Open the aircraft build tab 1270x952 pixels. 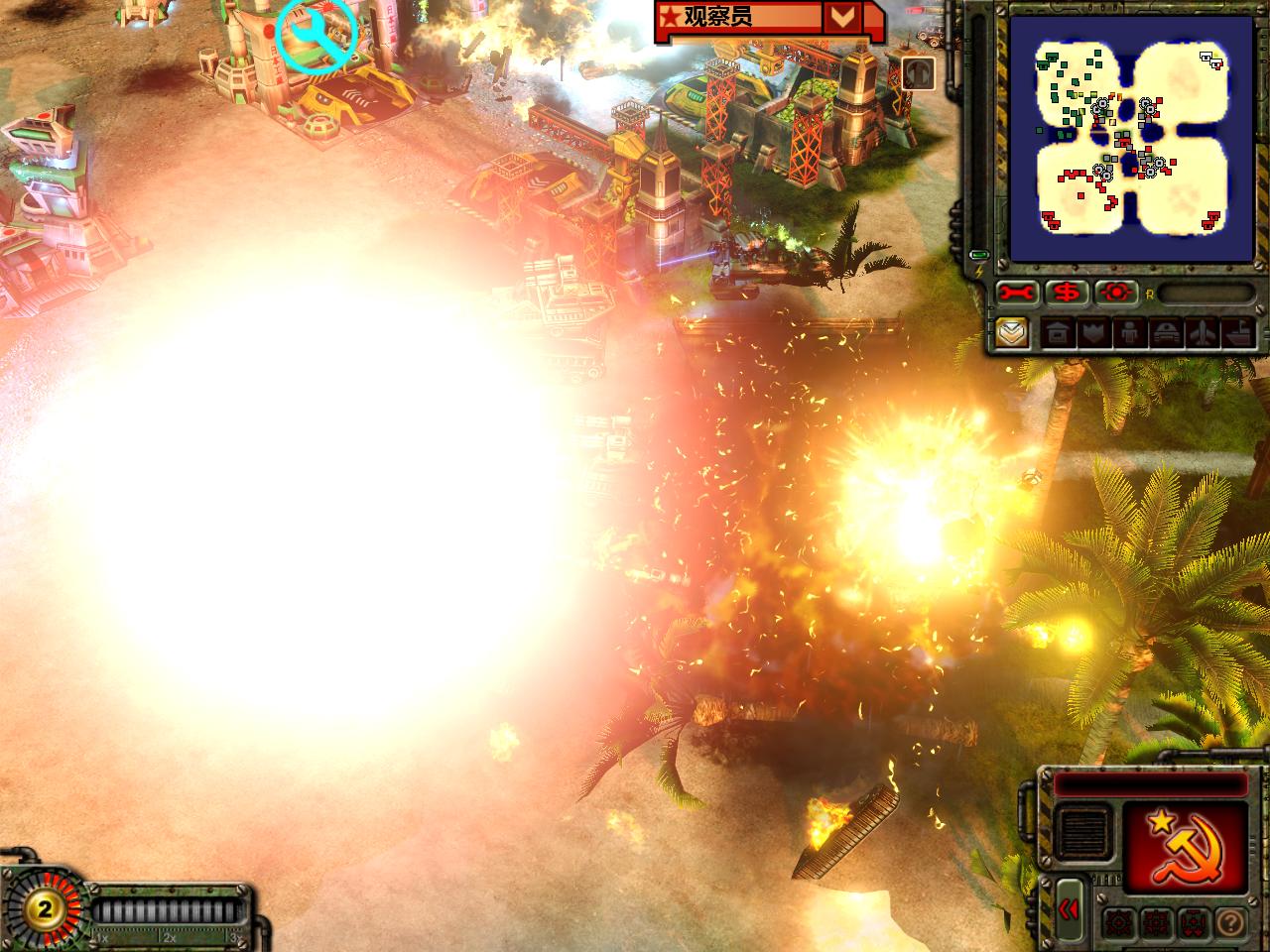pos(1203,333)
